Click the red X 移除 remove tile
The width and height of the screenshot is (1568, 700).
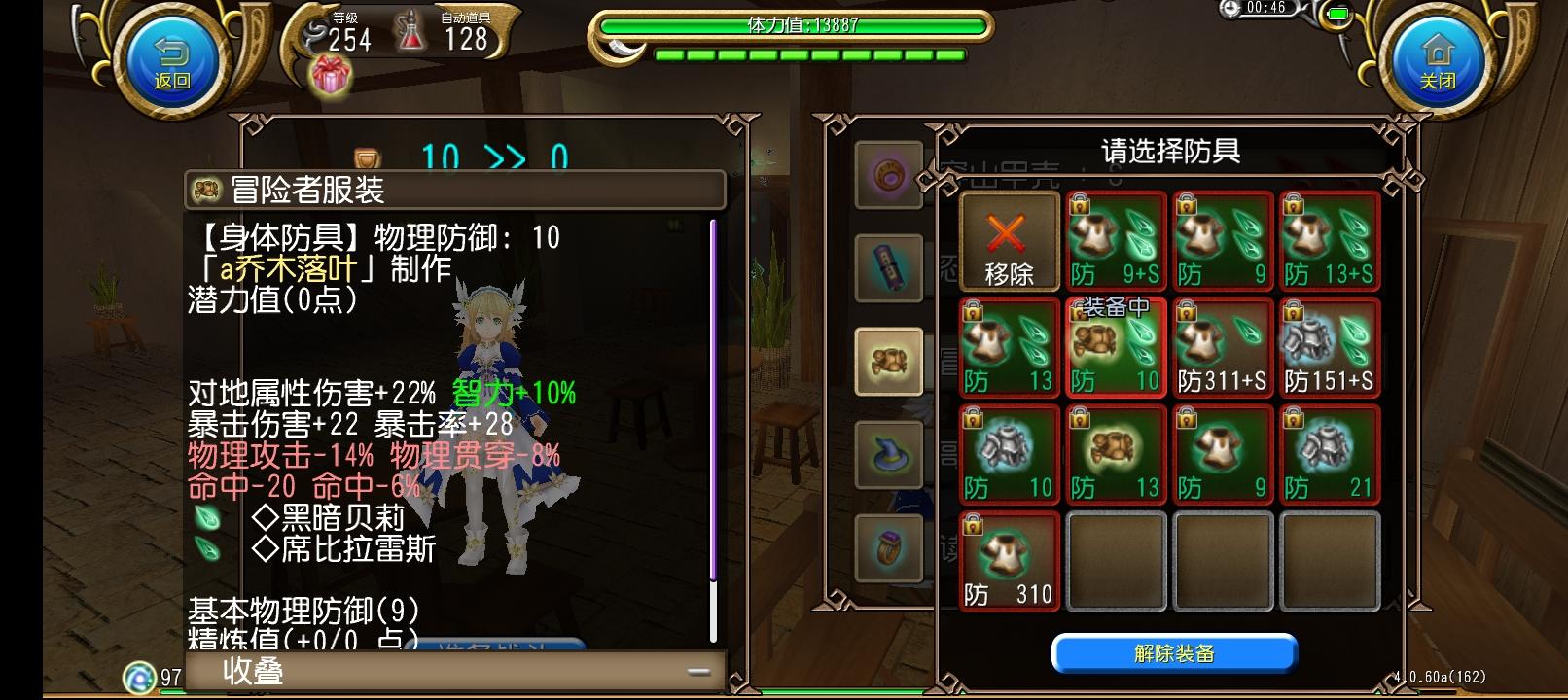click(x=1009, y=240)
